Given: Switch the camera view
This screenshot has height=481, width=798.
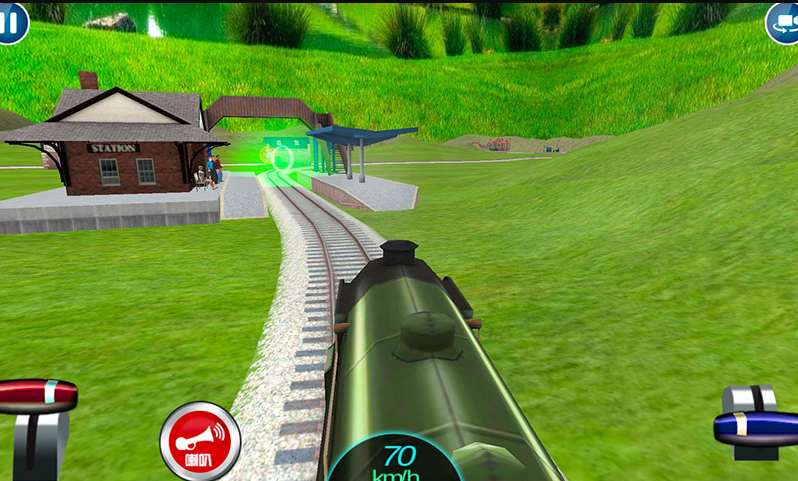Looking at the screenshot, I should 783,22.
